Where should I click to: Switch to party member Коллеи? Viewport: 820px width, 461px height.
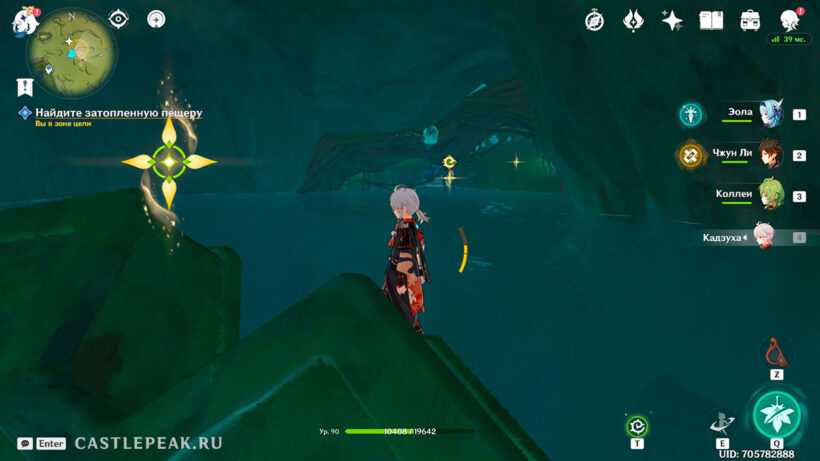768,196
